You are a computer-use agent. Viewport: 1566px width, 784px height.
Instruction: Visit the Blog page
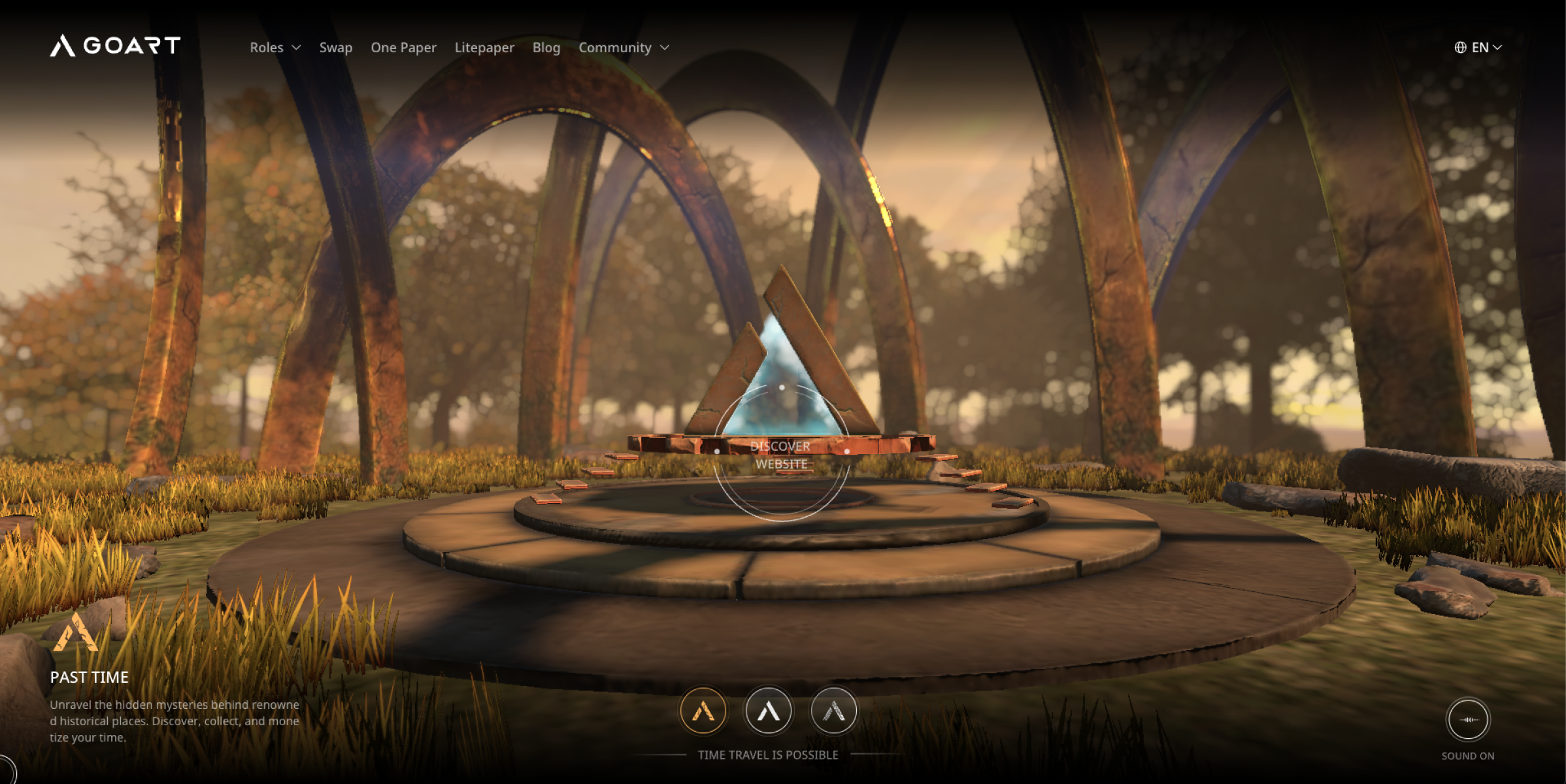point(546,48)
